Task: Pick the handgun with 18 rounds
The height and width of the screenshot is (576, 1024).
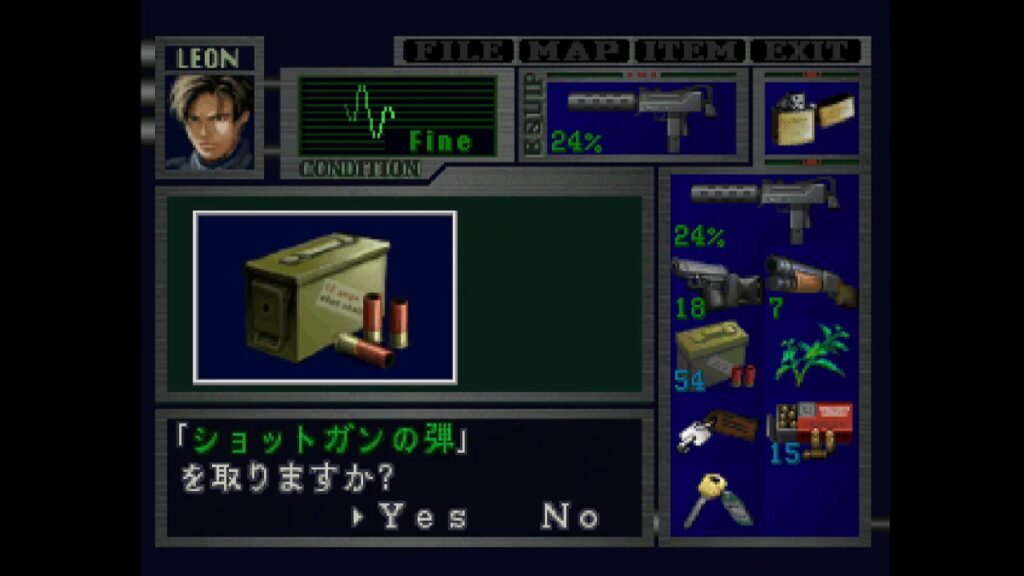Action: click(715, 284)
